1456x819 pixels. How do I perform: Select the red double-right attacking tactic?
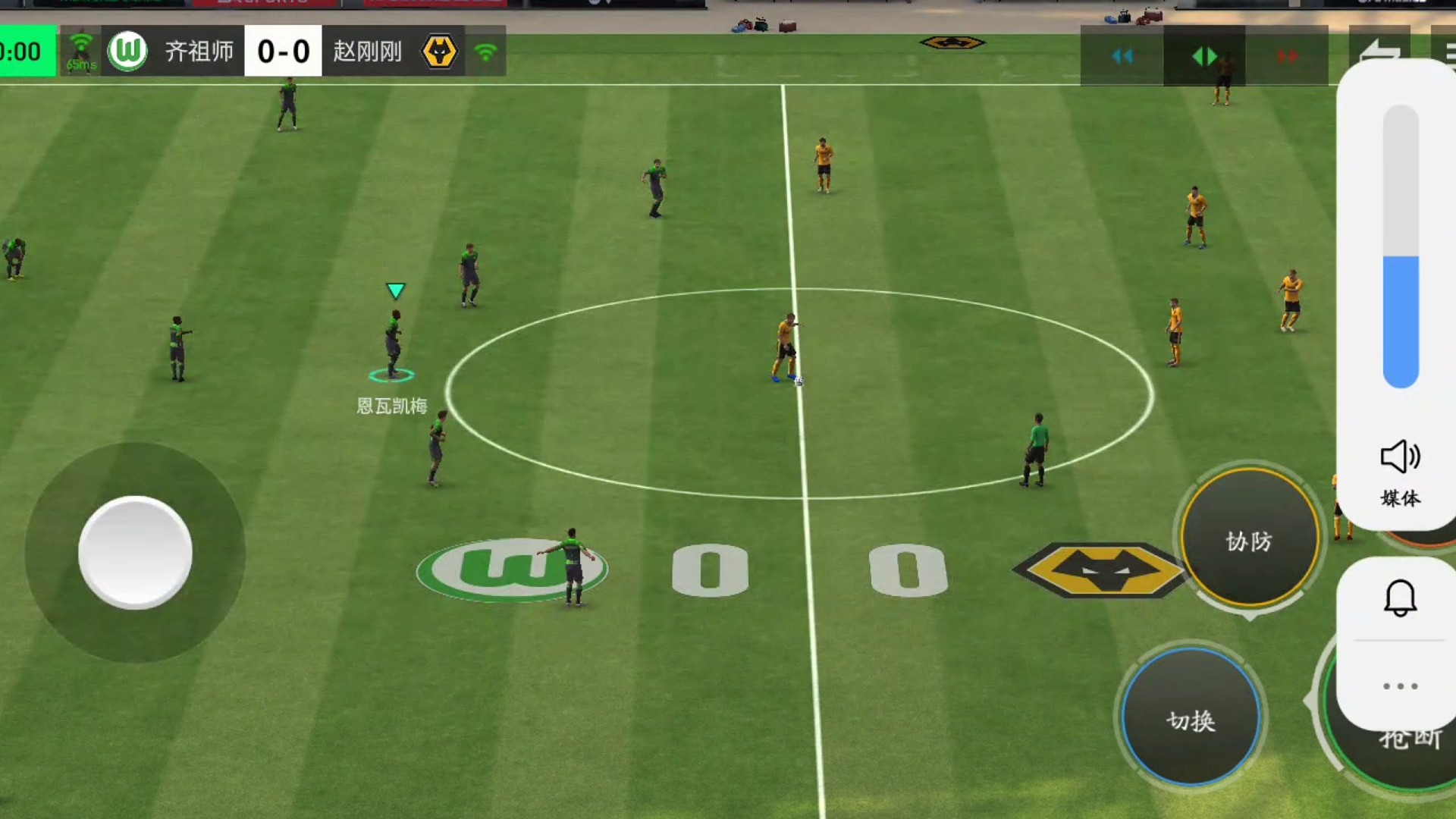pos(1287,56)
